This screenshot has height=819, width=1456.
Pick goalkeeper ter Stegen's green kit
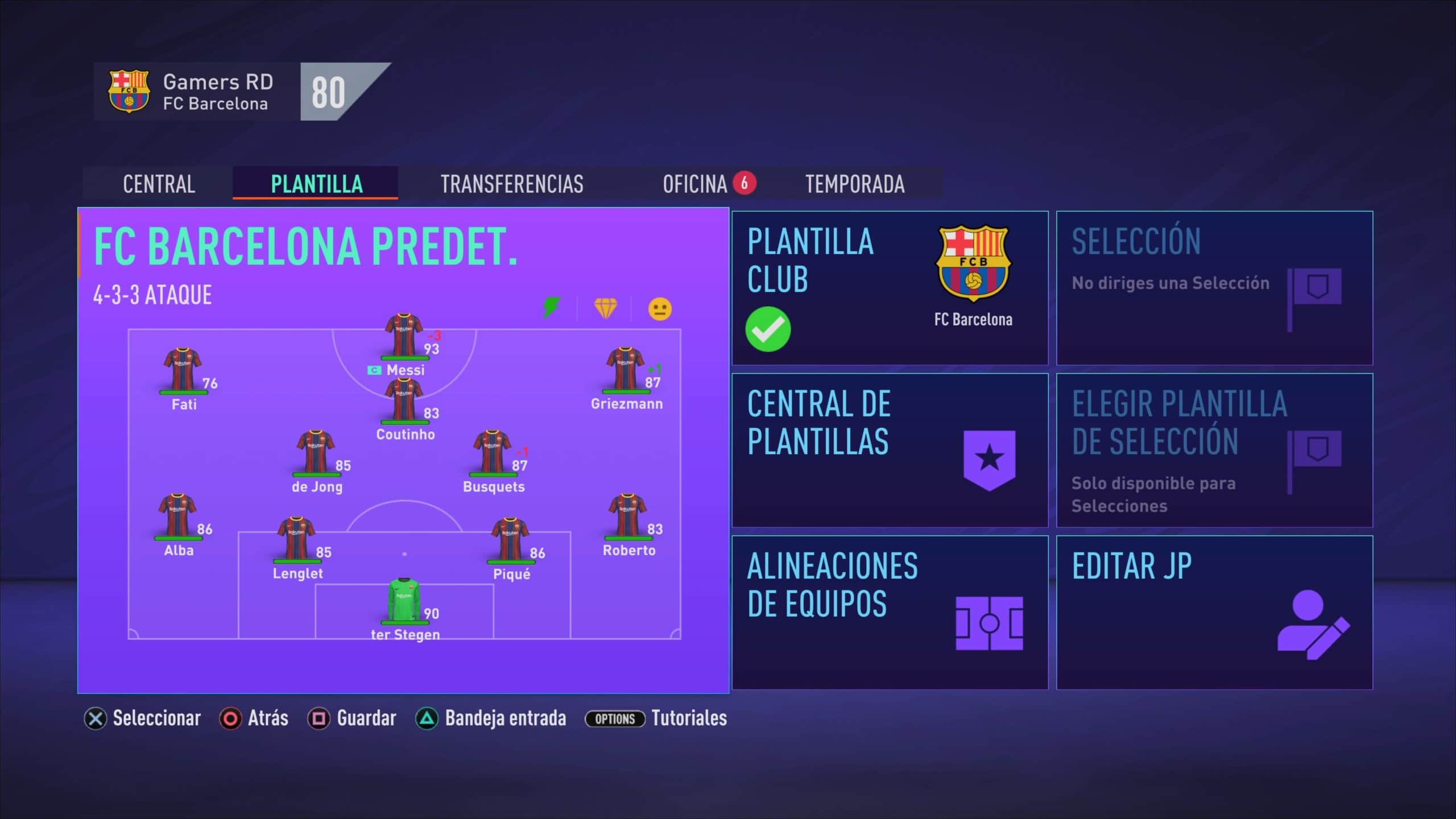click(x=404, y=601)
